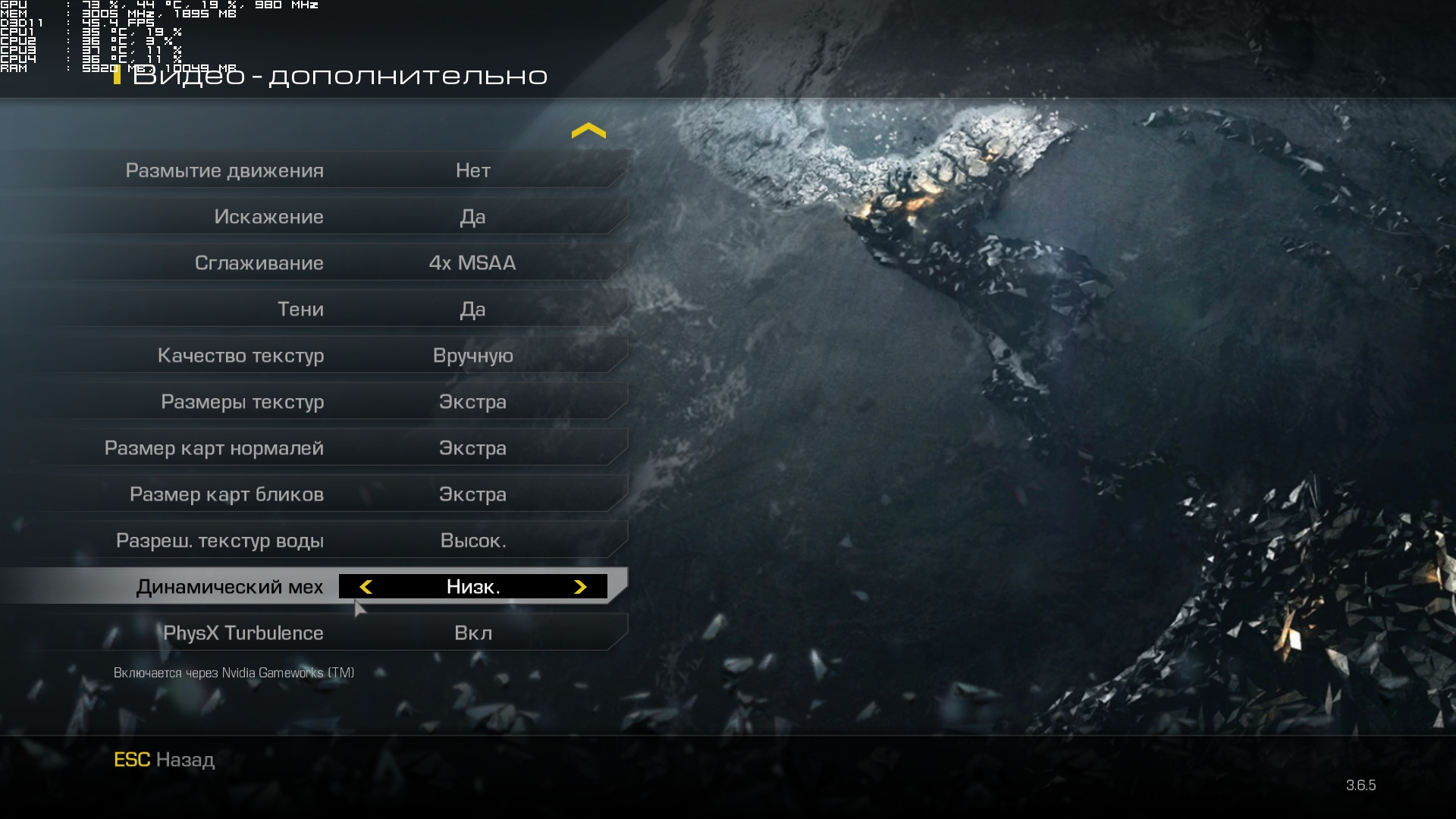The width and height of the screenshot is (1456, 819).
Task: Click right arrow on Динамический мех
Action: point(580,587)
